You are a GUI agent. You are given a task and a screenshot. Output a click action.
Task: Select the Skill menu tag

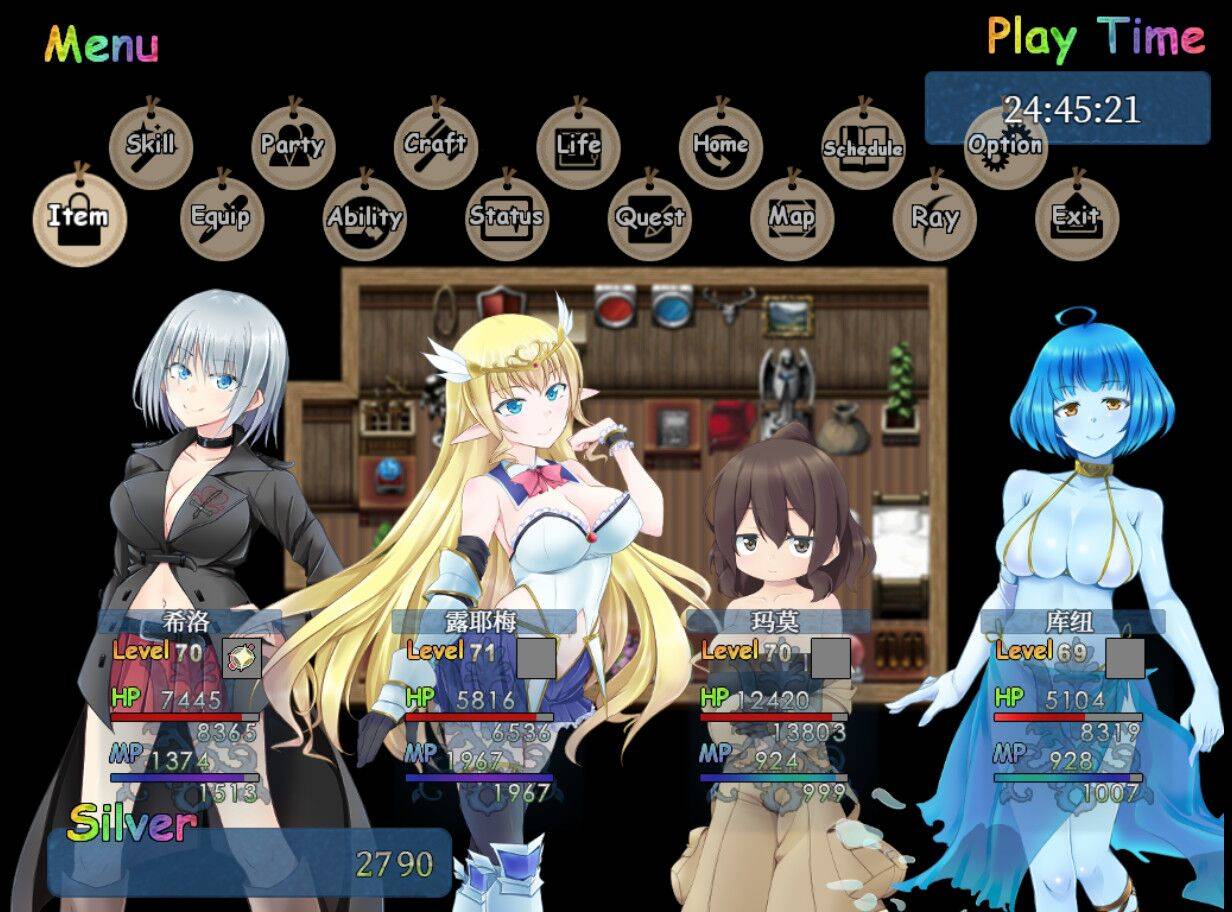pyautogui.click(x=150, y=146)
